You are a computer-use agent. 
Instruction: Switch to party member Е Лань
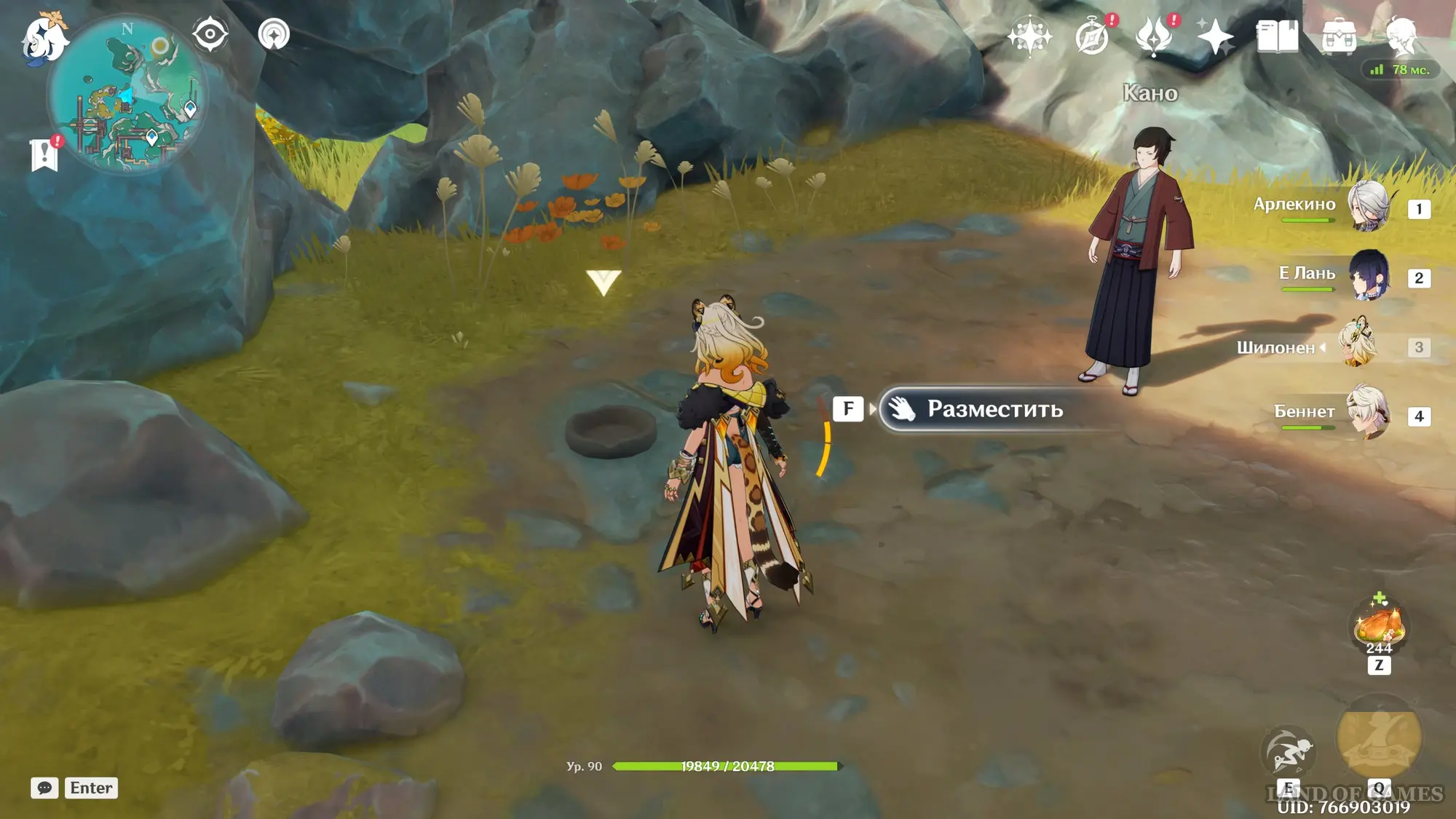click(x=1367, y=276)
